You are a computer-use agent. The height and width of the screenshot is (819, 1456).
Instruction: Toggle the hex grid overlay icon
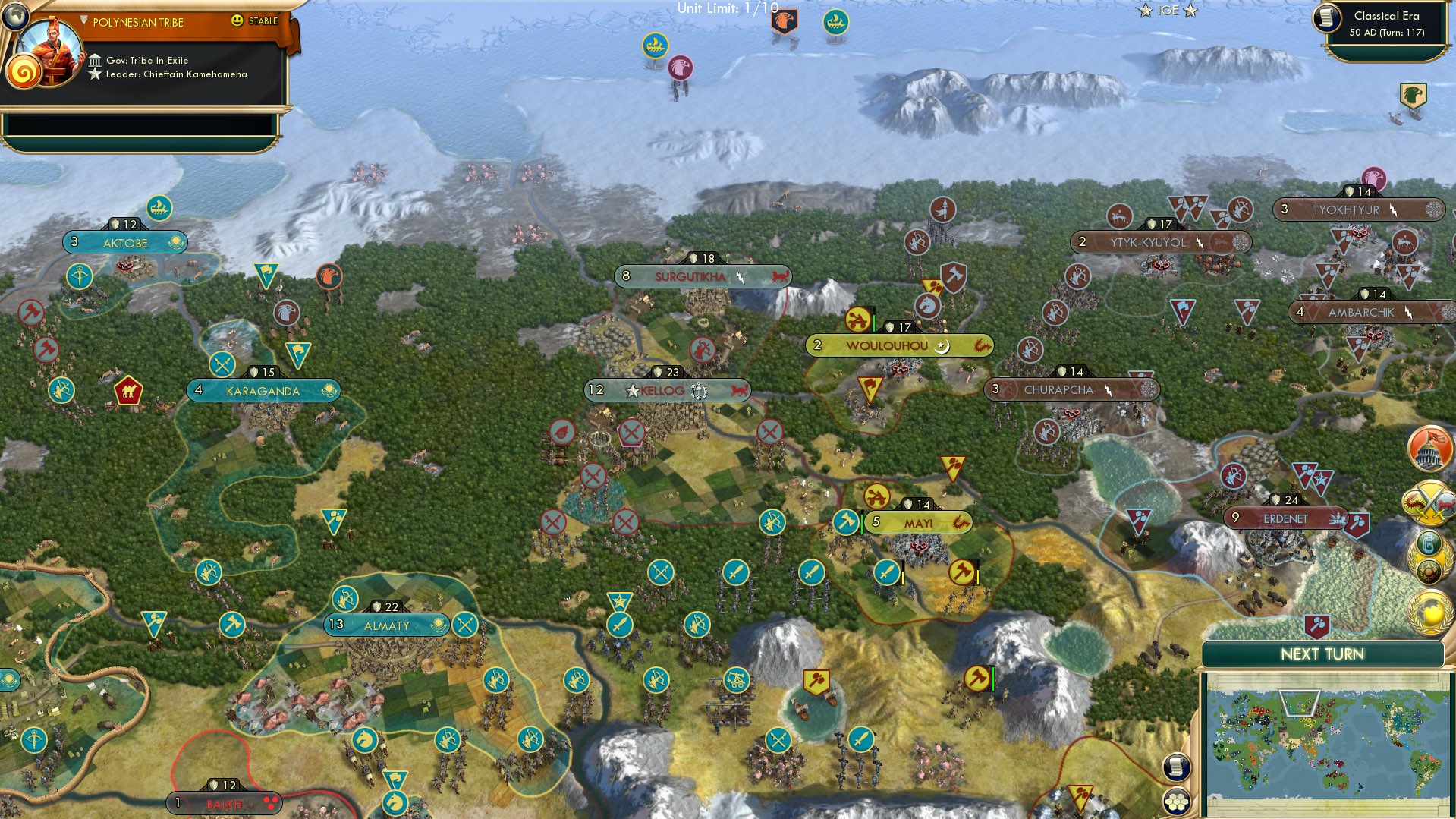1175,802
